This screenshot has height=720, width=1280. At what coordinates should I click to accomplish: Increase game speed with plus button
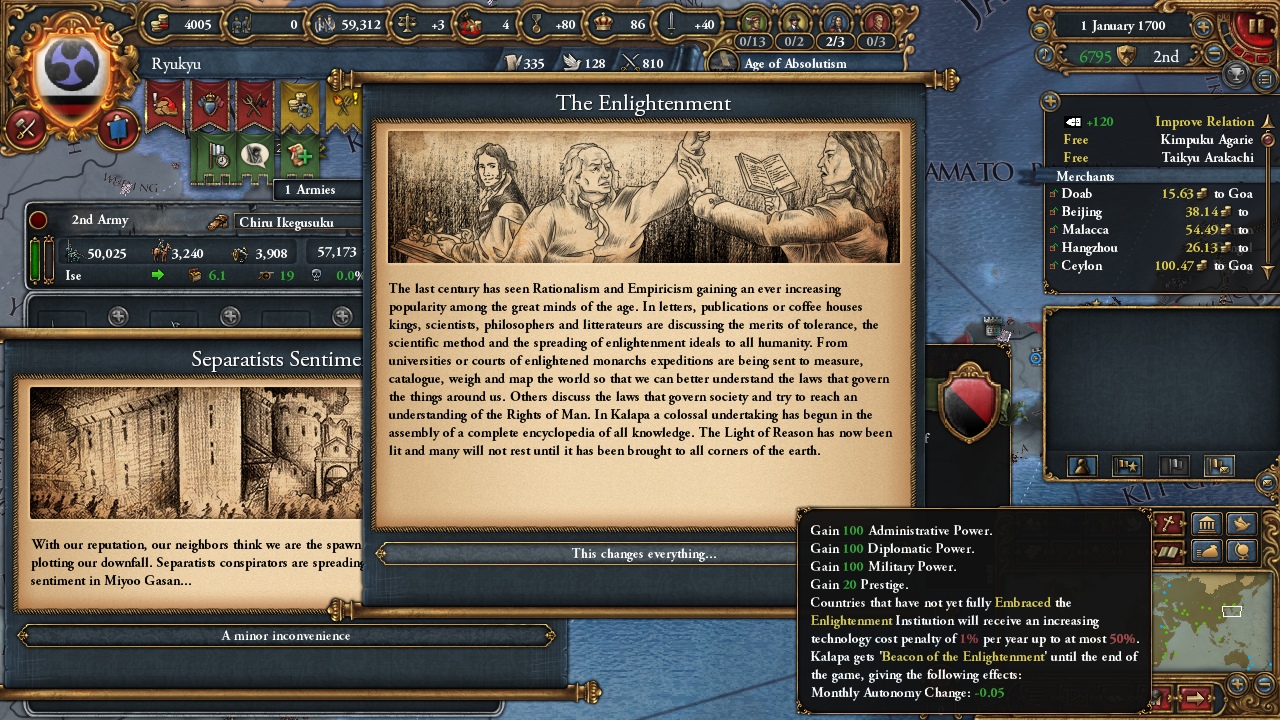click(1203, 27)
